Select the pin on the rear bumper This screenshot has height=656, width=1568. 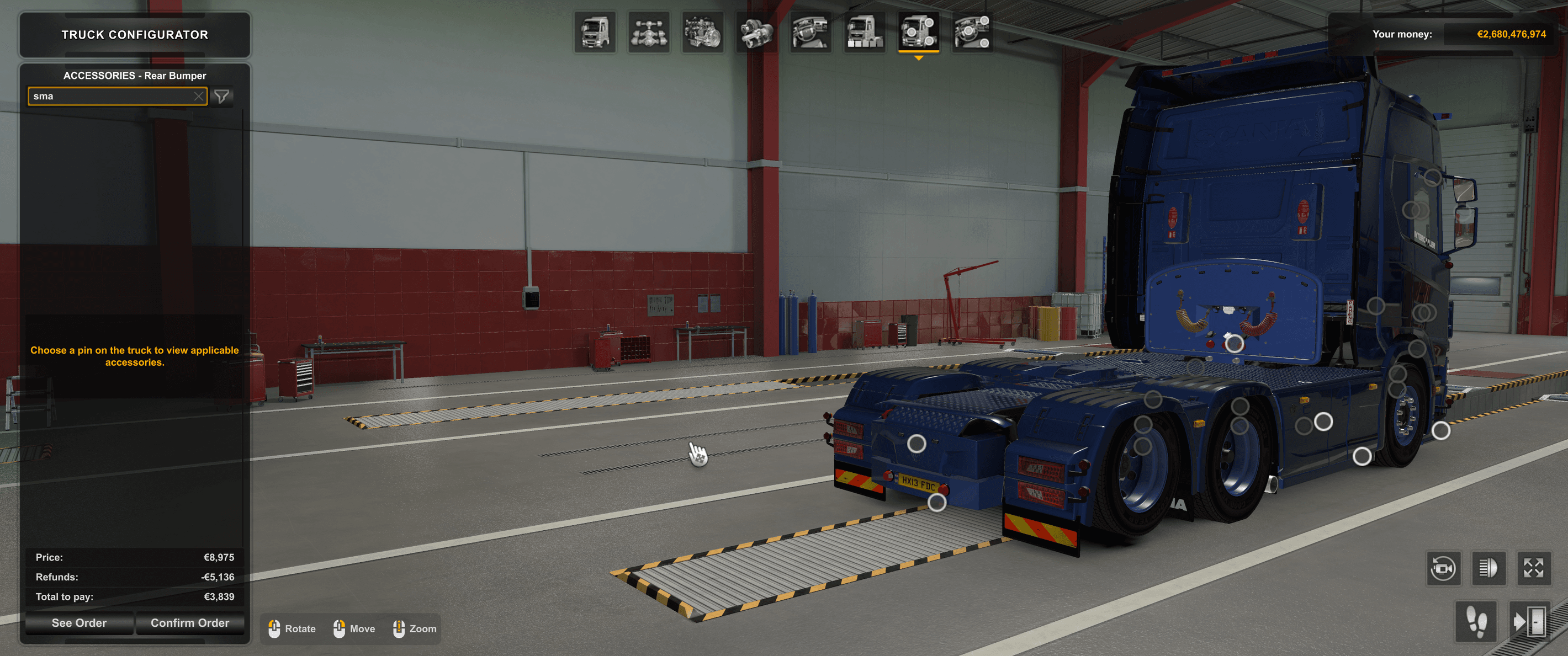click(x=918, y=443)
